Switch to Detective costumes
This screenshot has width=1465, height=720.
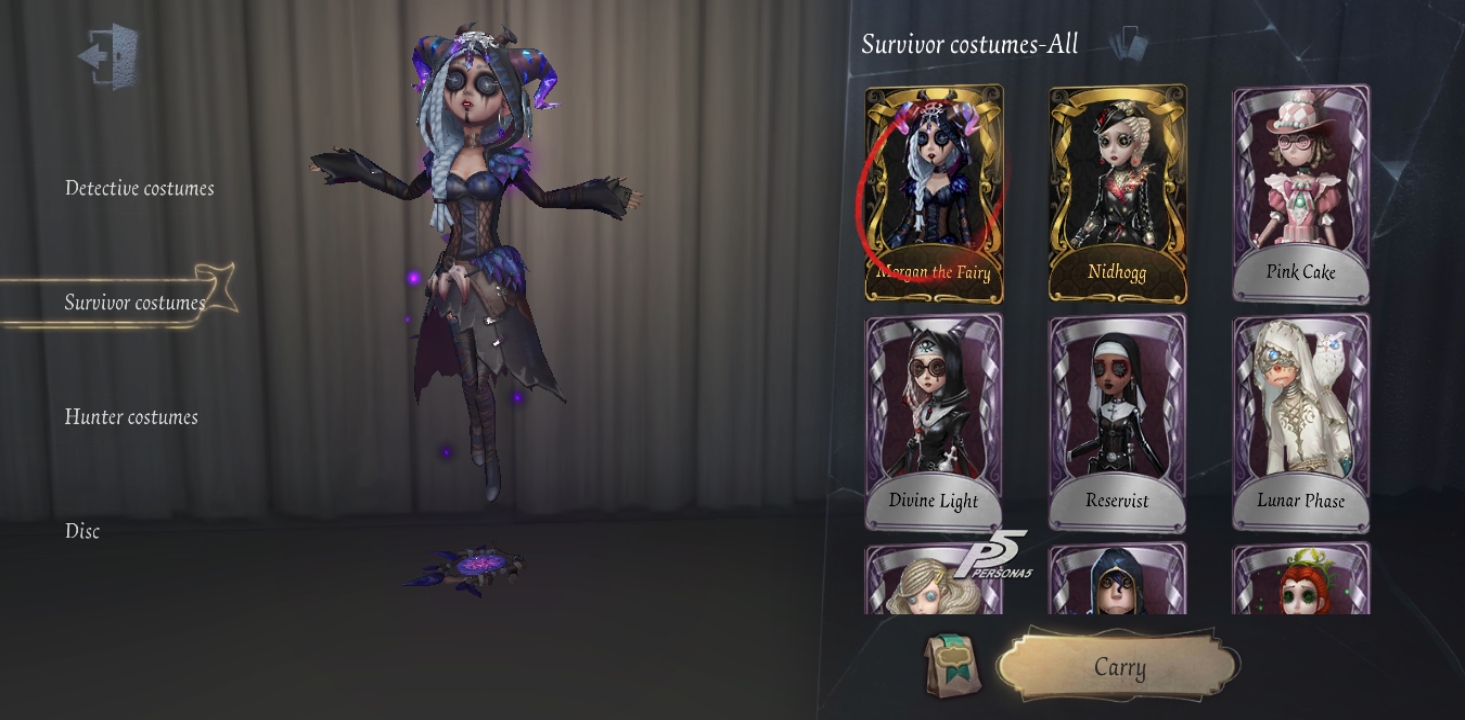click(137, 188)
